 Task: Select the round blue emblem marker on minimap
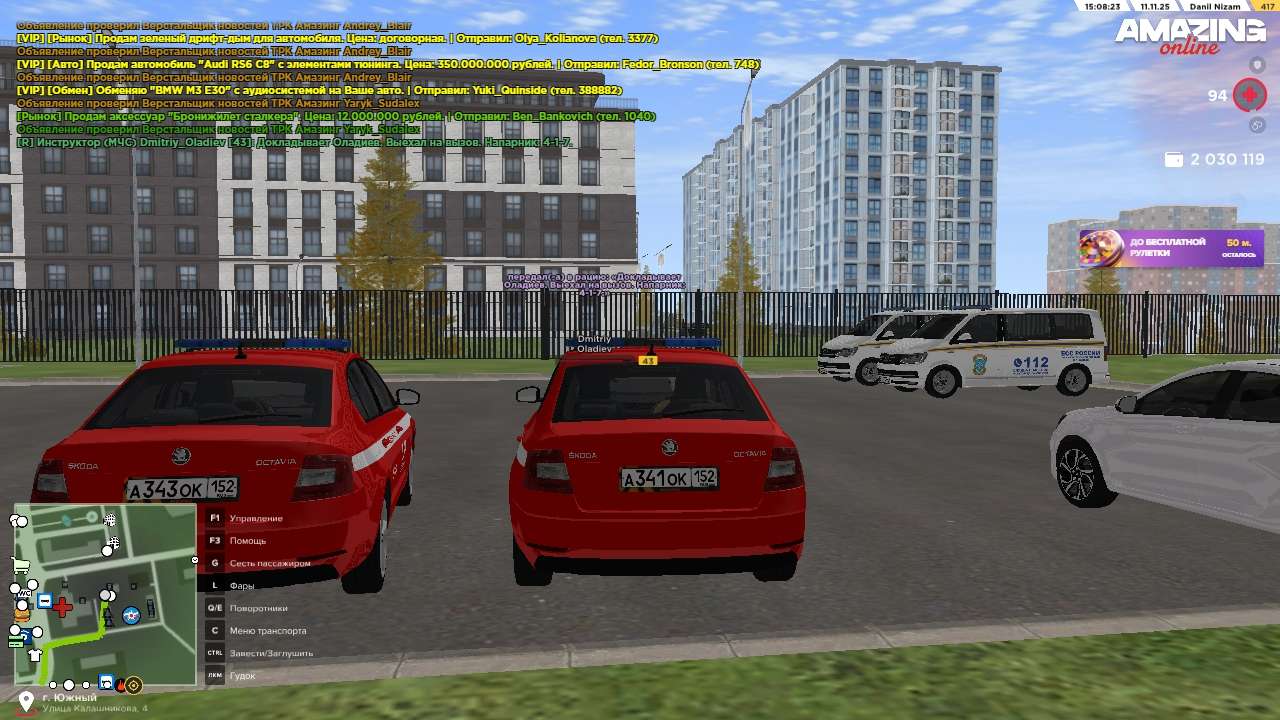pyautogui.click(x=130, y=614)
